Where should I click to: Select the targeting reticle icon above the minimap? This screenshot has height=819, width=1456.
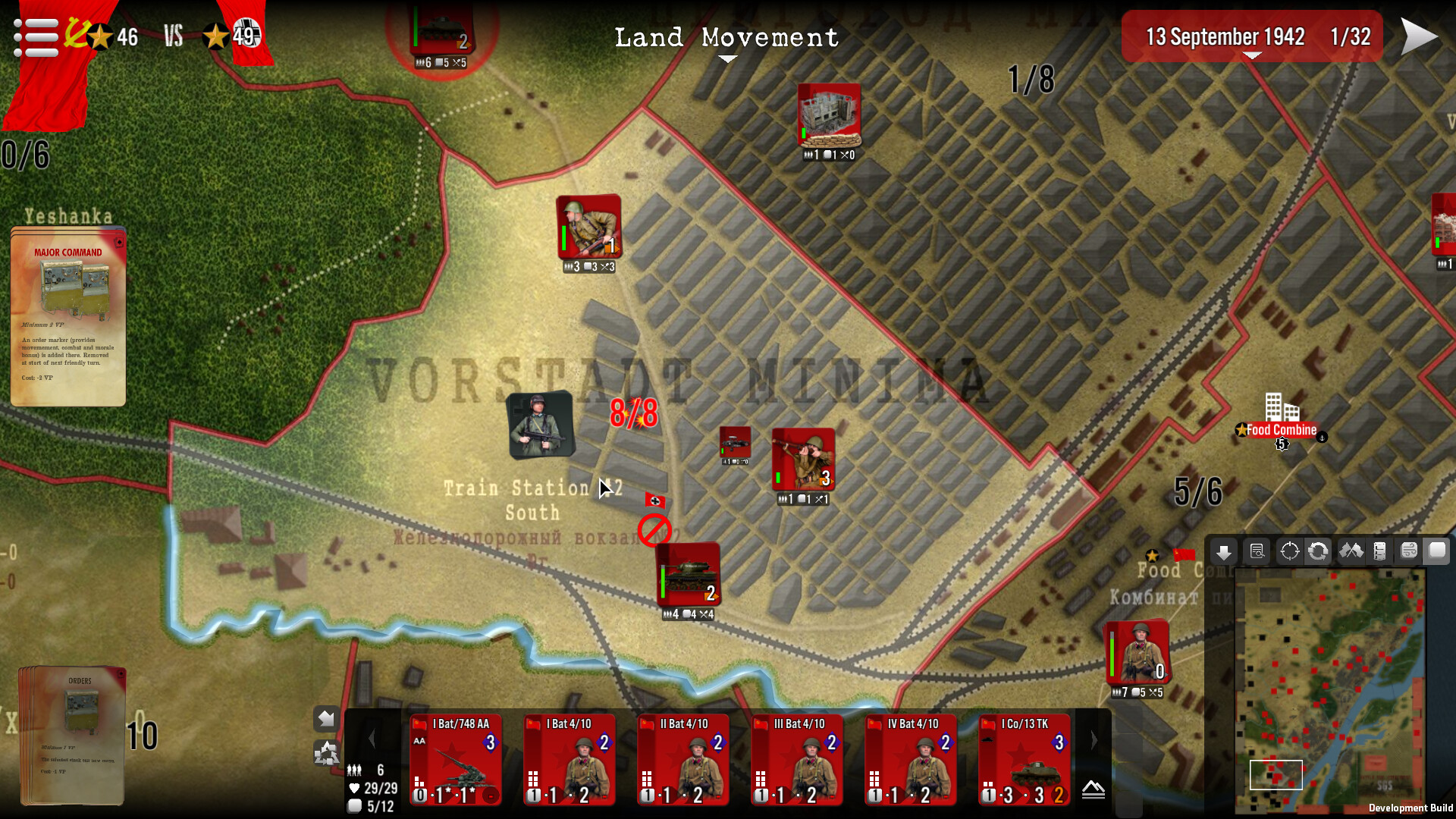click(x=1289, y=551)
